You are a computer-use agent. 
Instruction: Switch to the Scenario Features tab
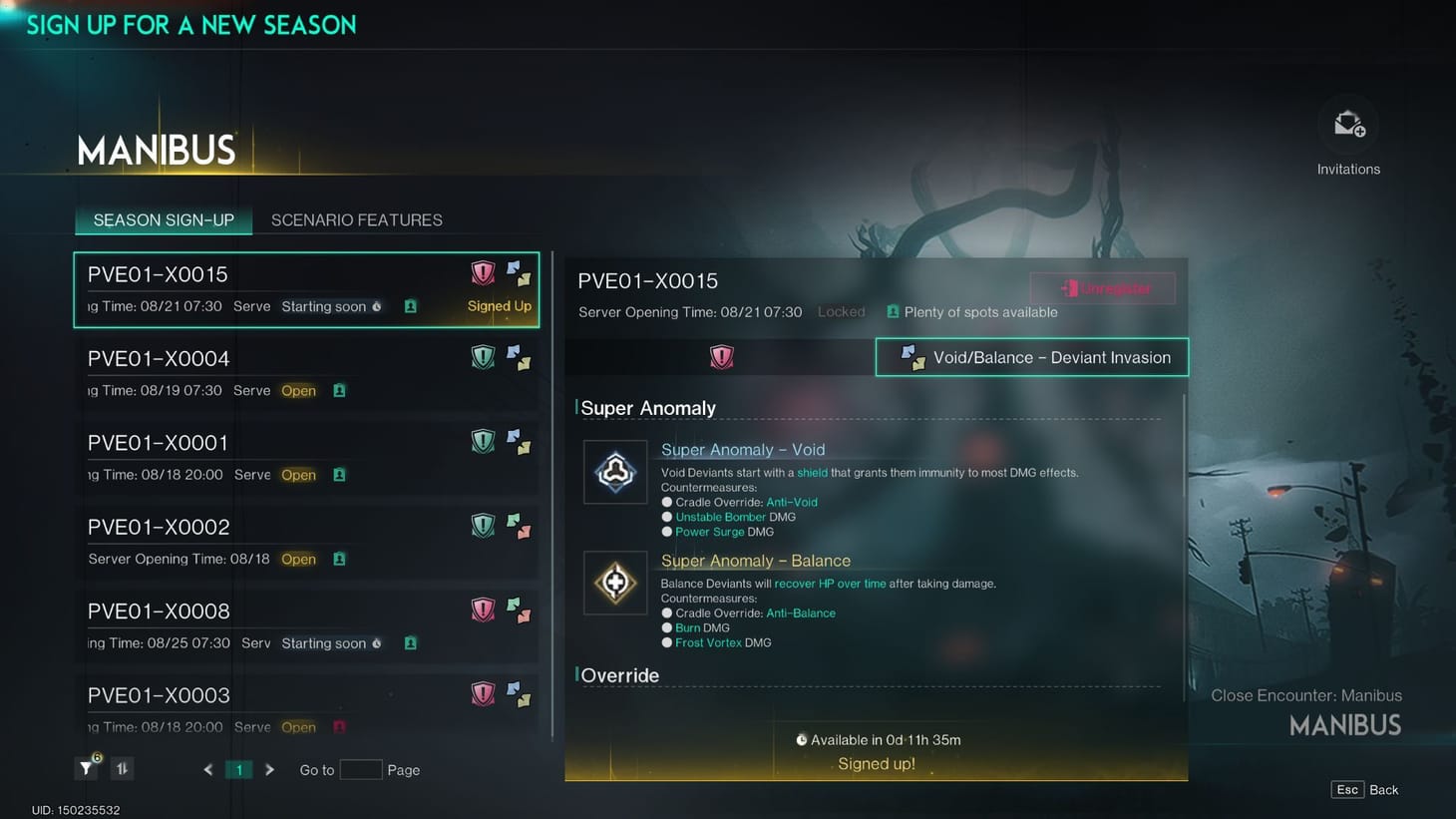pos(356,219)
